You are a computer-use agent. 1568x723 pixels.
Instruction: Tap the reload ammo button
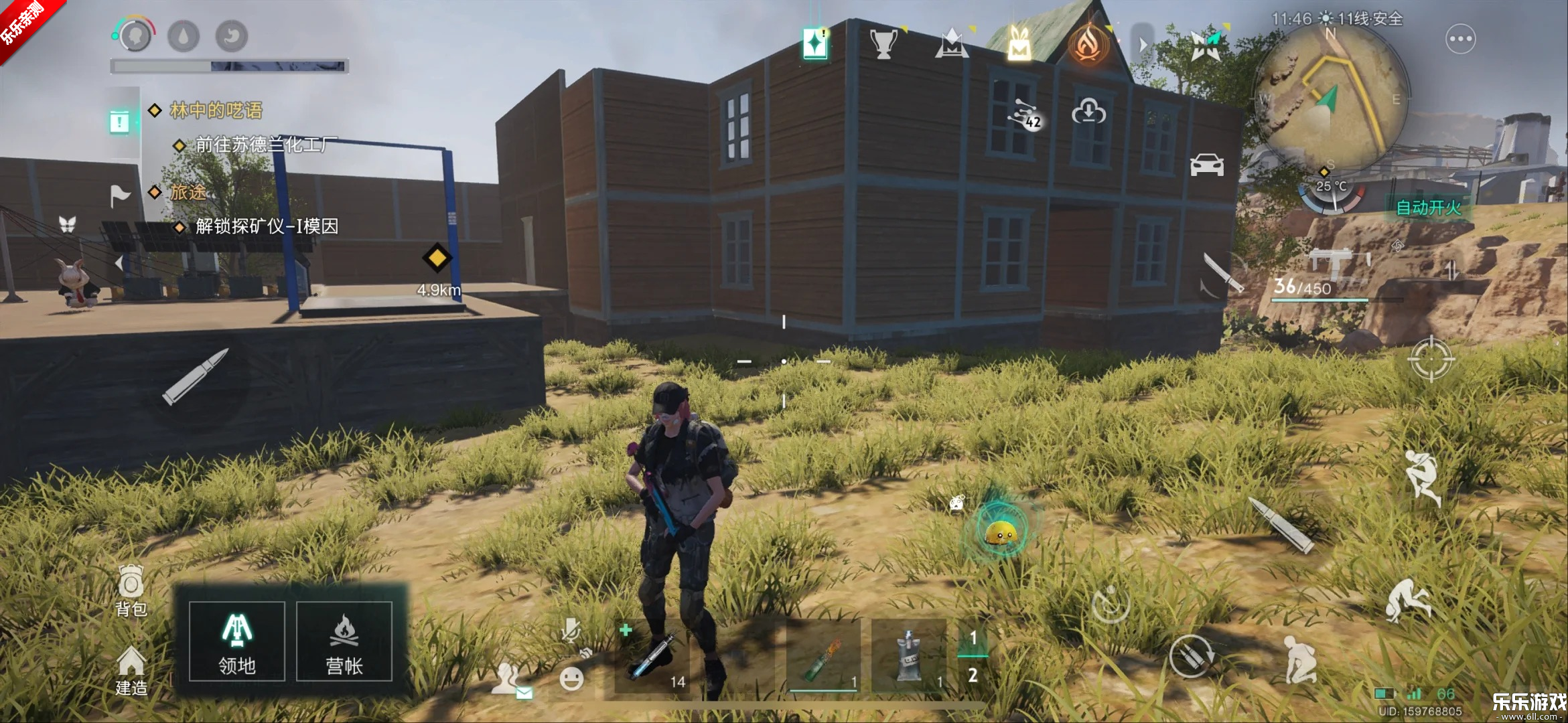1190,655
